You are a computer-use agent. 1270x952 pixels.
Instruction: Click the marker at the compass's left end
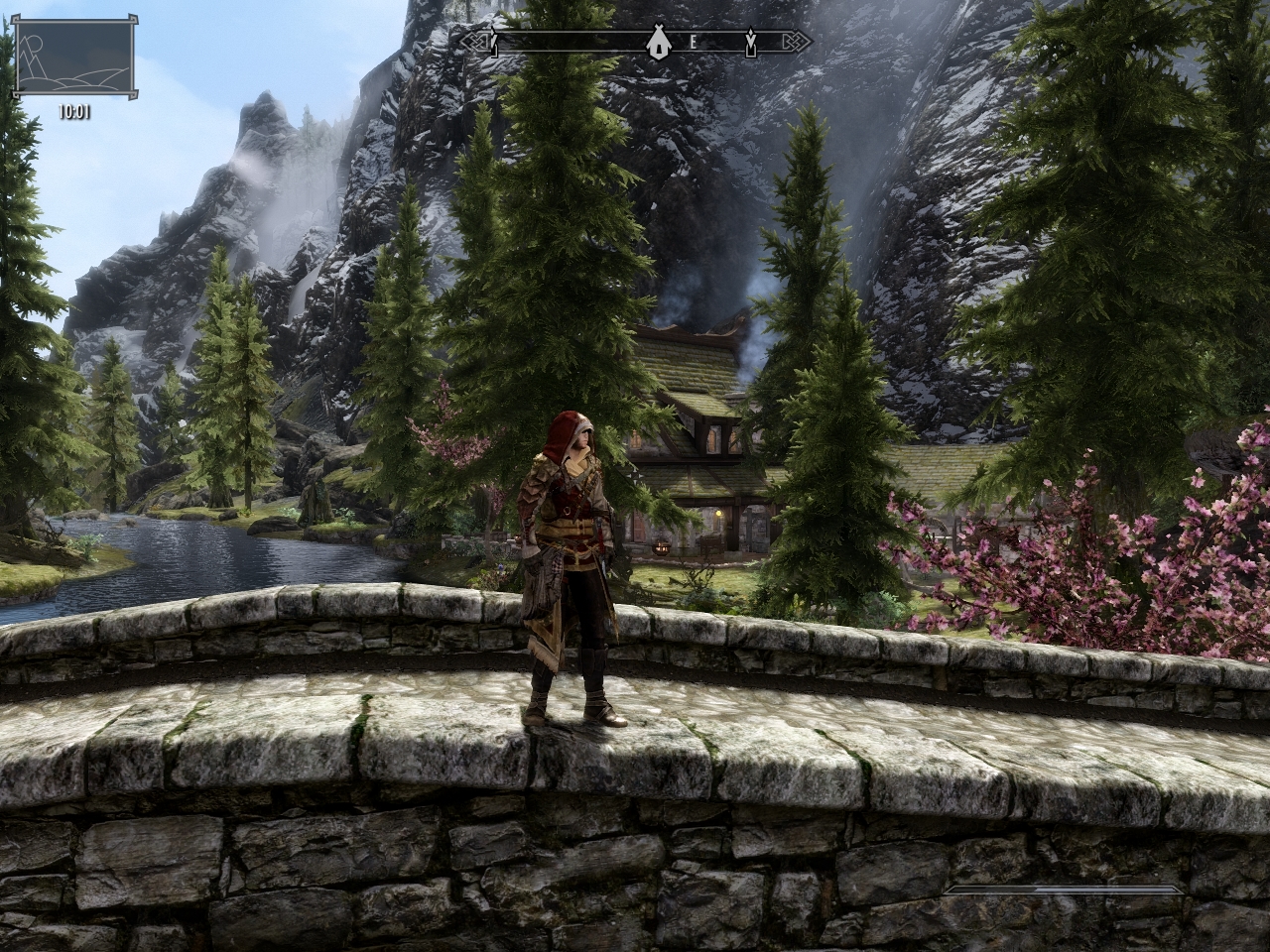tap(492, 42)
